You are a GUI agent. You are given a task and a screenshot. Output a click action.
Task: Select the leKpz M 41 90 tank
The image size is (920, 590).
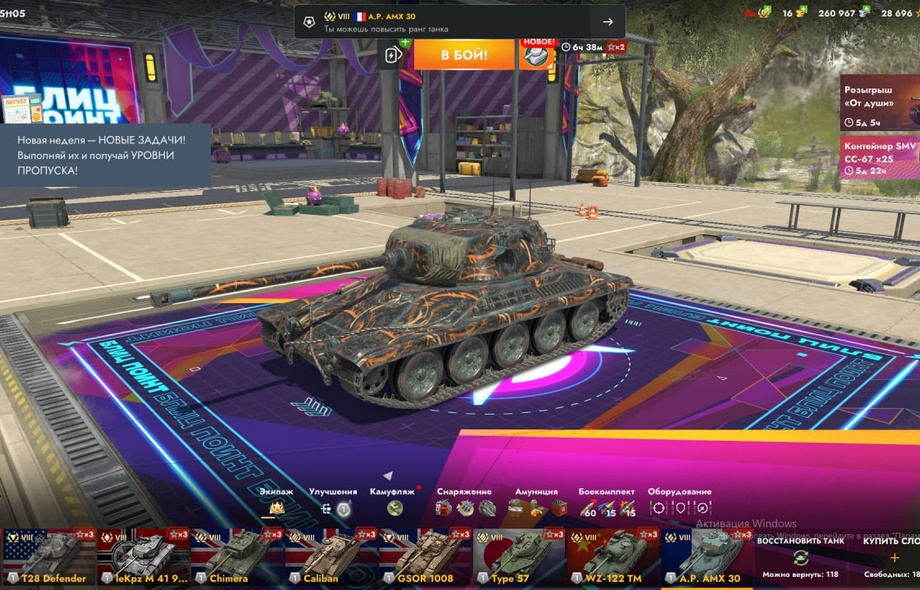pyautogui.click(x=143, y=557)
